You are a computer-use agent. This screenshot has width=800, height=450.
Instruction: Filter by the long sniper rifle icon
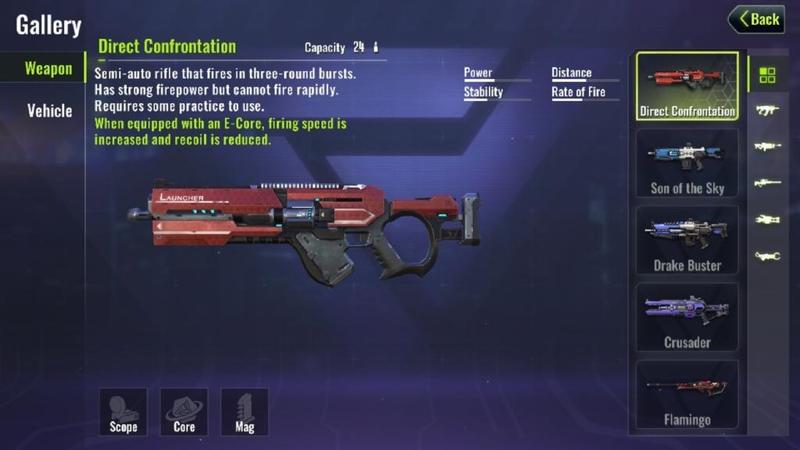[768, 183]
